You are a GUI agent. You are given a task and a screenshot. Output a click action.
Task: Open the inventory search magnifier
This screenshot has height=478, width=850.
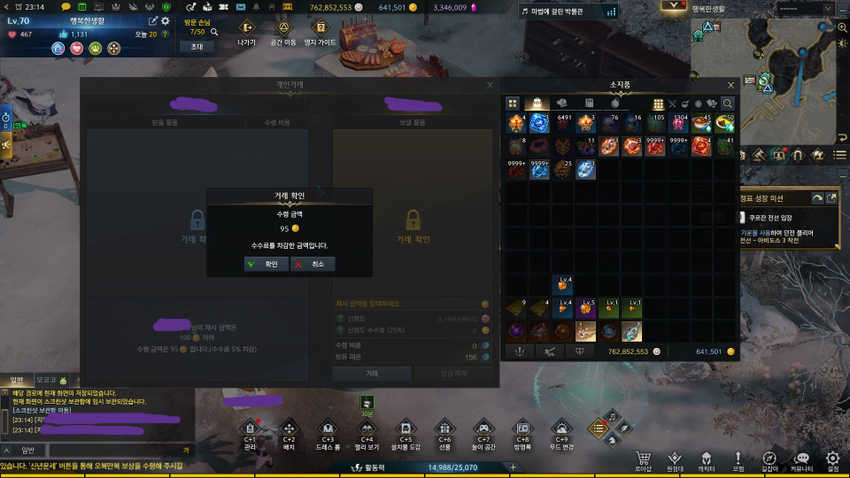click(727, 104)
